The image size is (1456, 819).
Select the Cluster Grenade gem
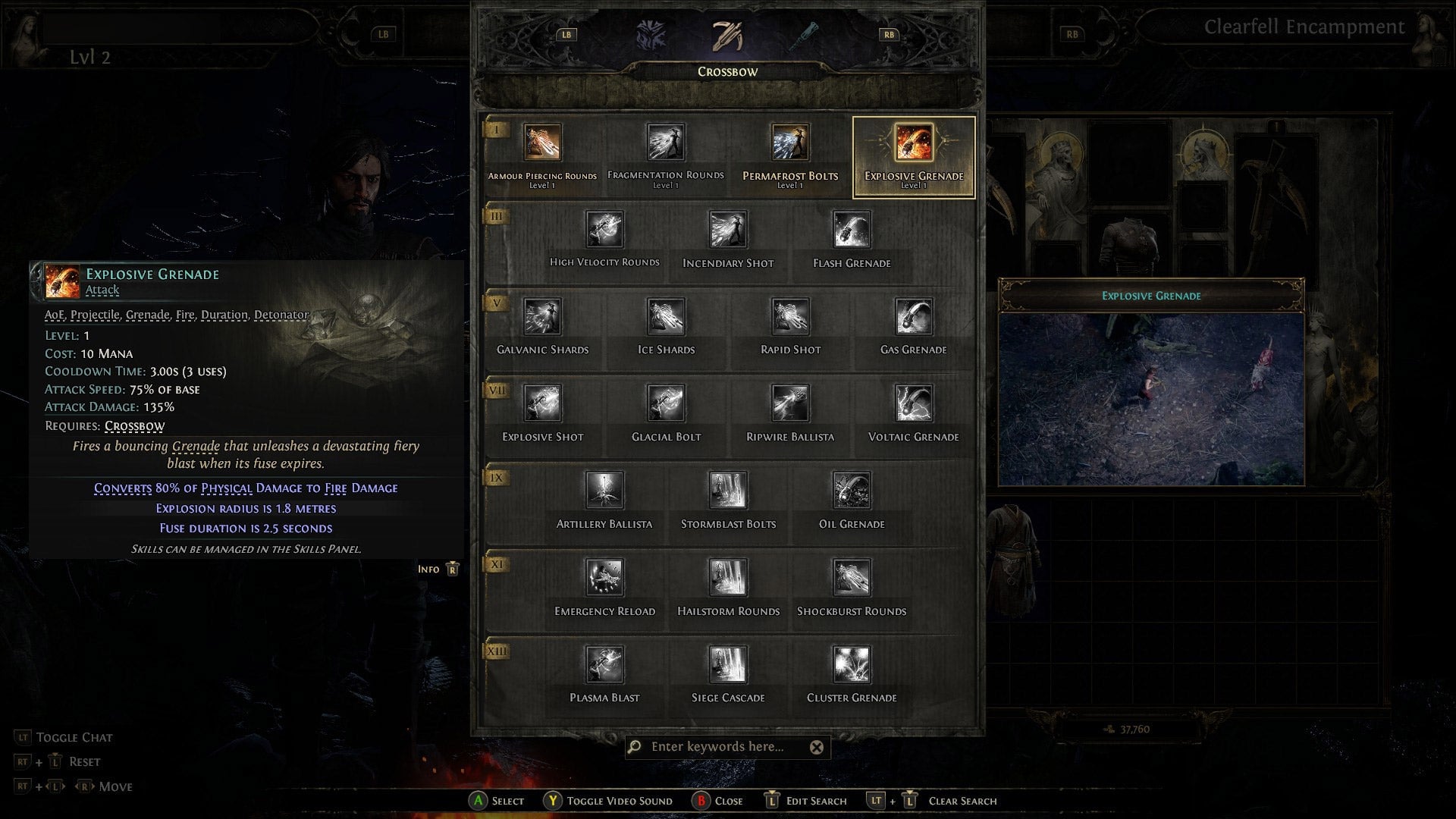(851, 663)
